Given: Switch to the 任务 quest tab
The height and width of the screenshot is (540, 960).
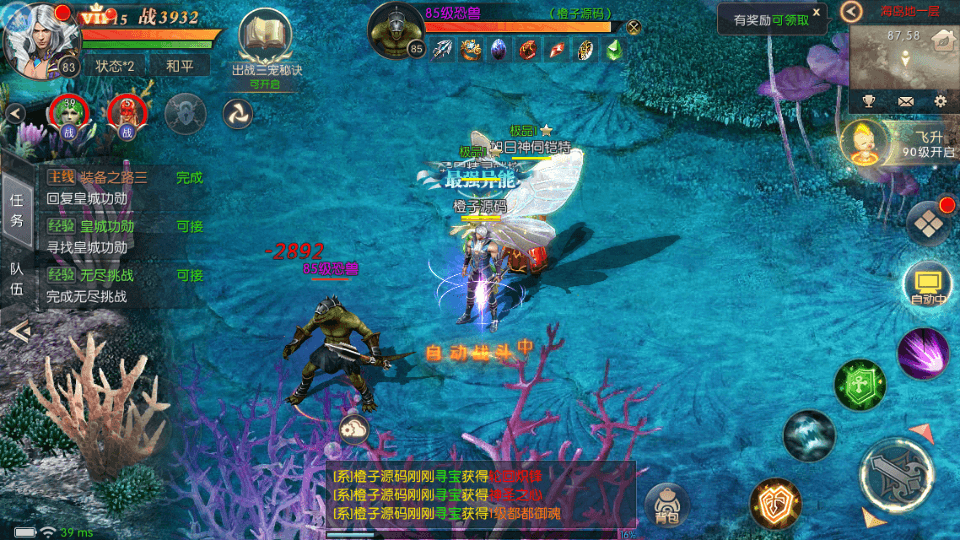Looking at the screenshot, I should 16,209.
